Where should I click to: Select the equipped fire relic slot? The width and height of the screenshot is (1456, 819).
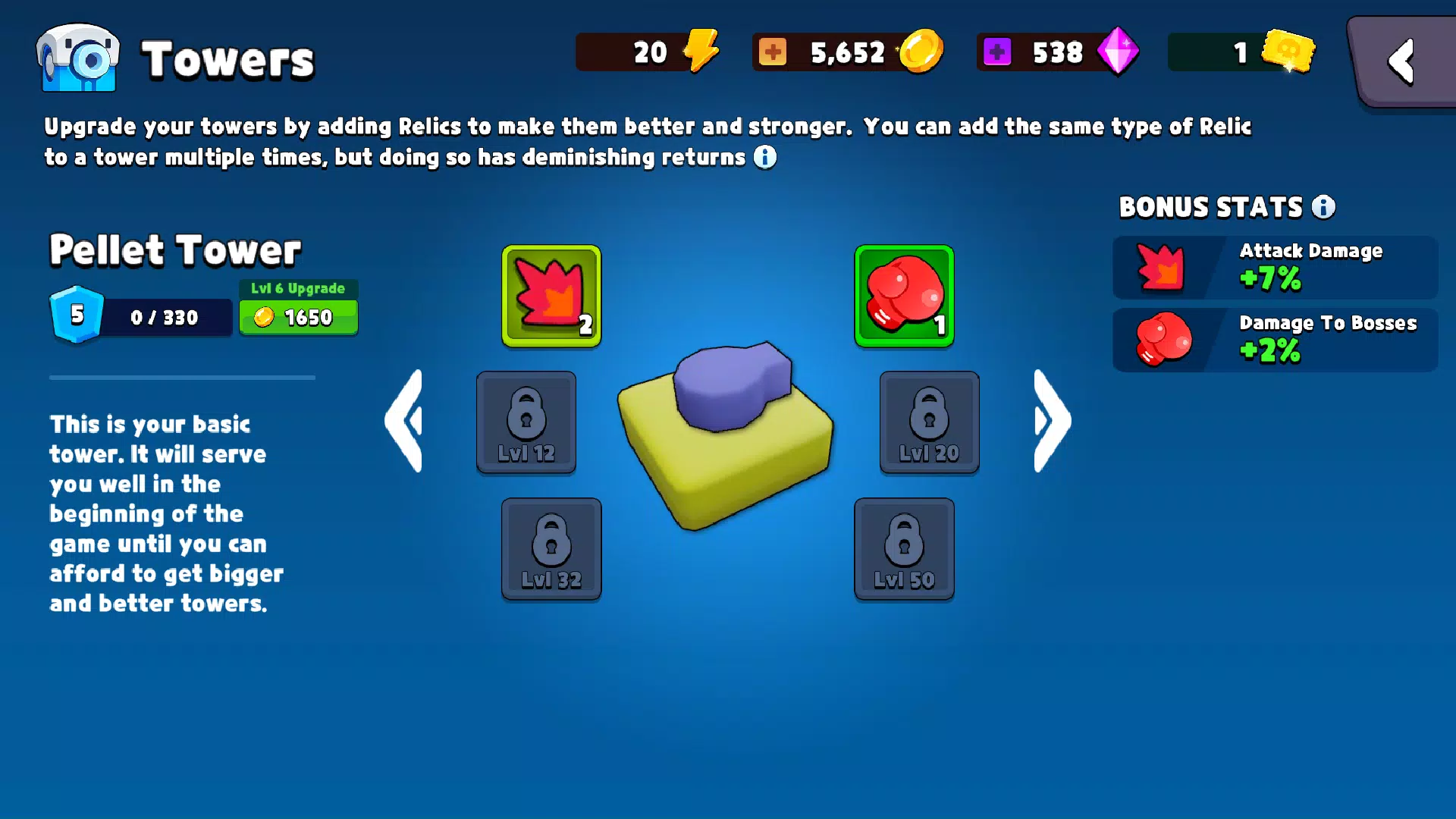551,297
